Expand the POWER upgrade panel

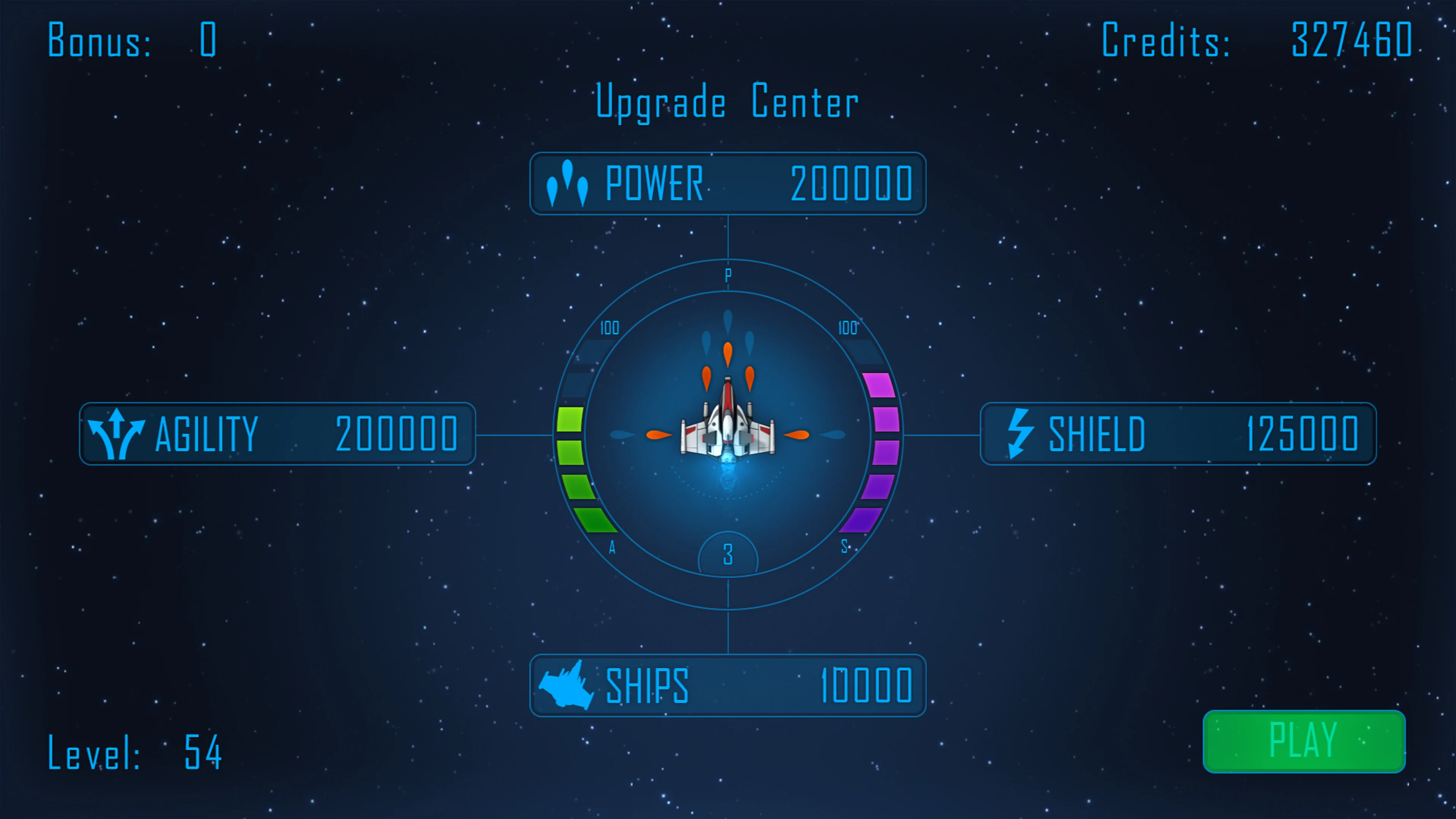click(x=728, y=184)
